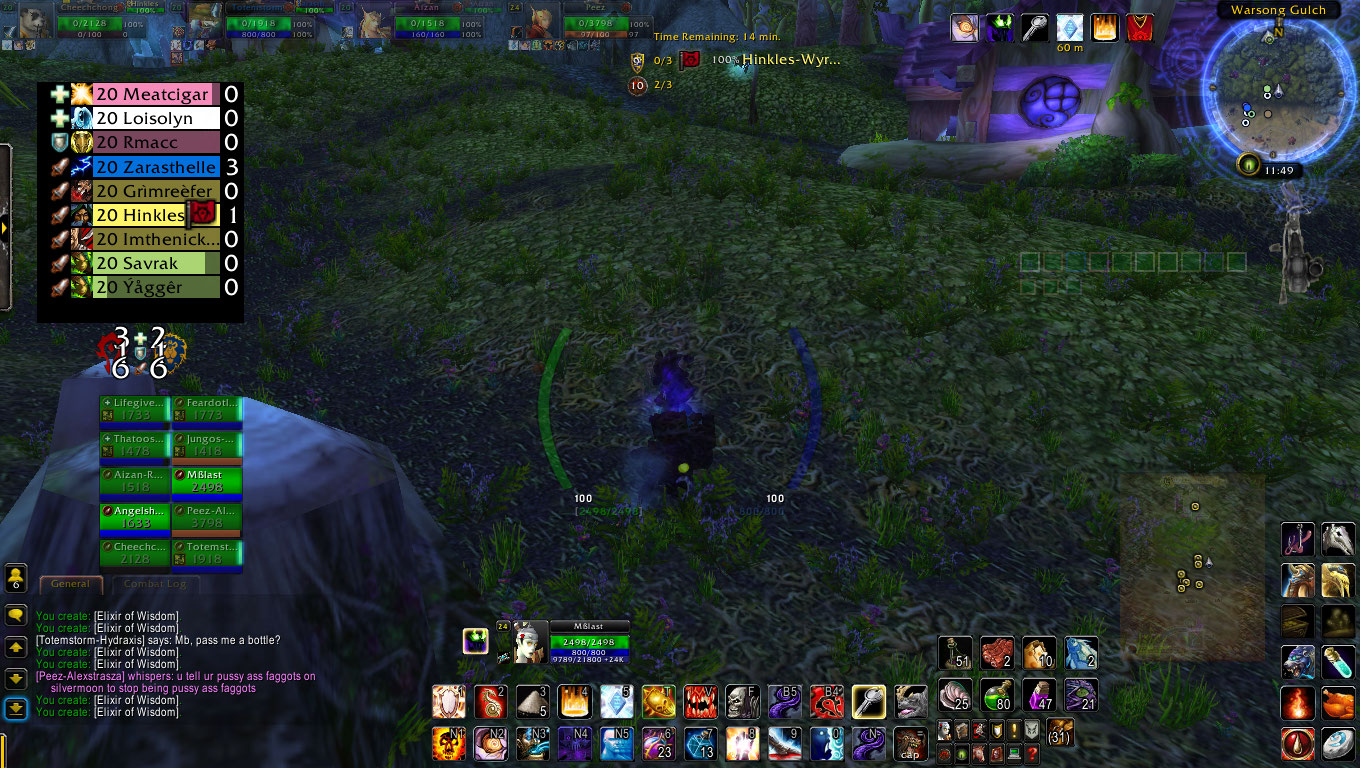The width and height of the screenshot is (1360, 768).
Task: Use the white powder pile ability on hotkey 3
Action: tap(532, 701)
